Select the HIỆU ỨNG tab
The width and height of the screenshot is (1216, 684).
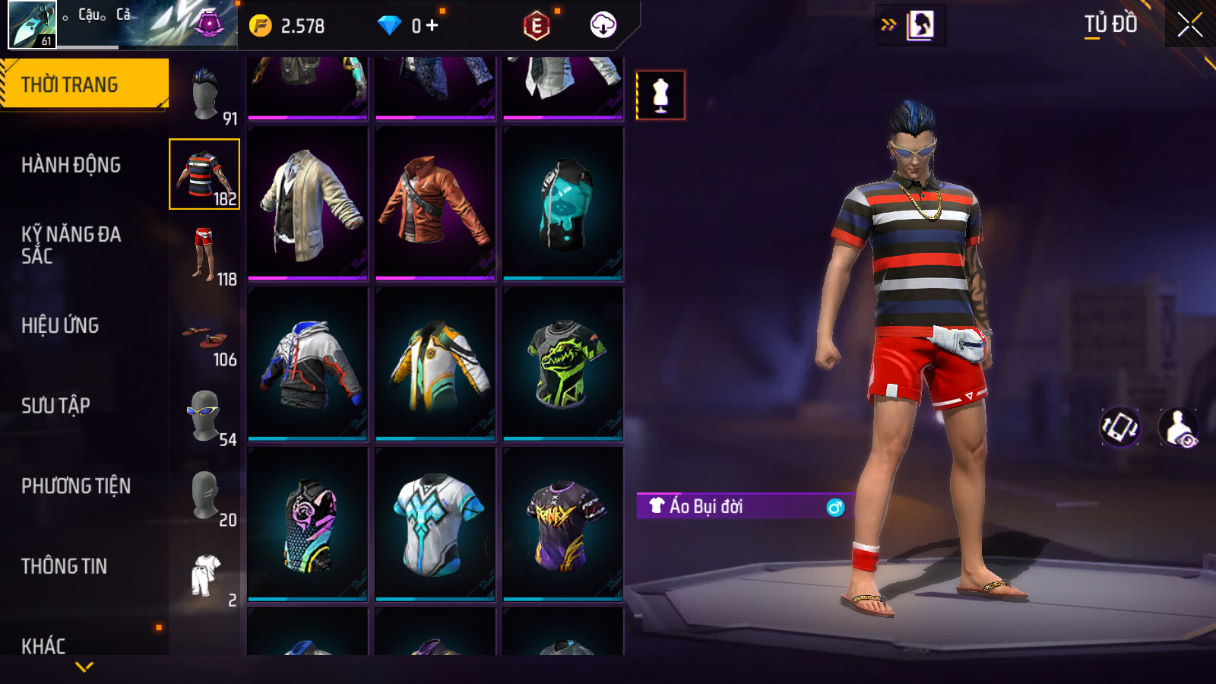(60, 325)
